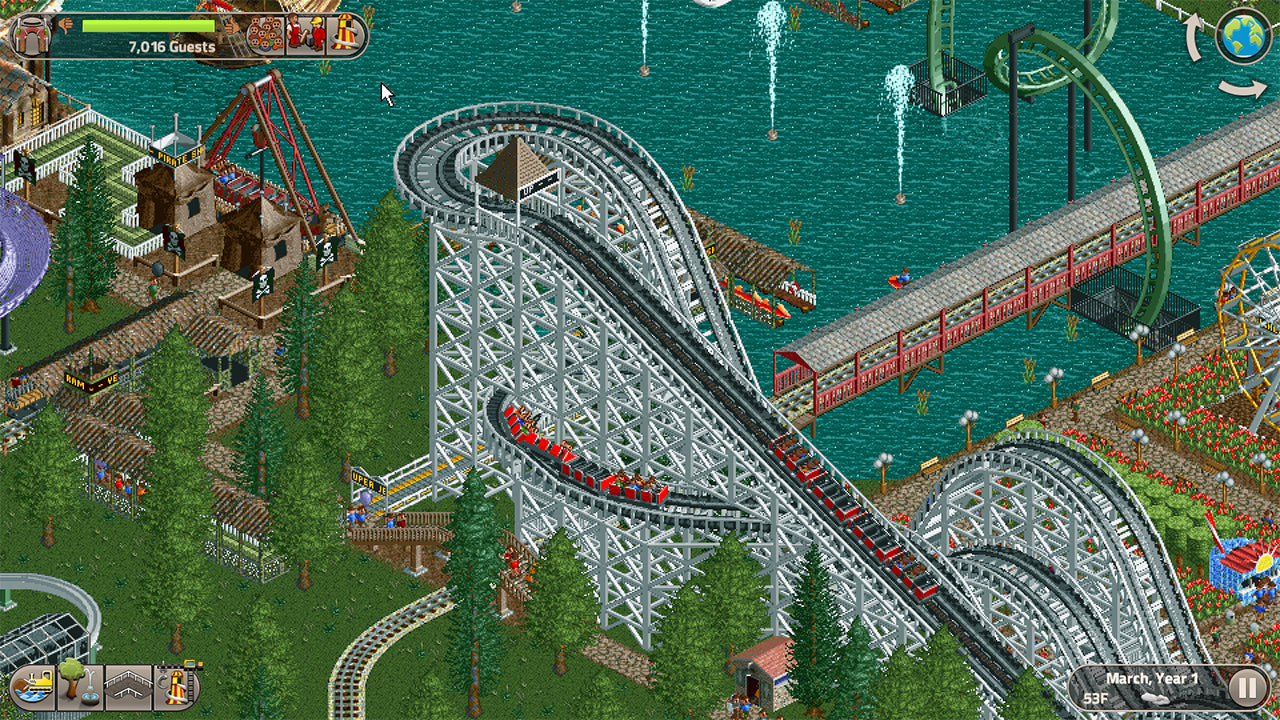Screen dimensions: 1280x720
Task: Open the date display showing March, Year 1
Action: pyautogui.click(x=1152, y=678)
